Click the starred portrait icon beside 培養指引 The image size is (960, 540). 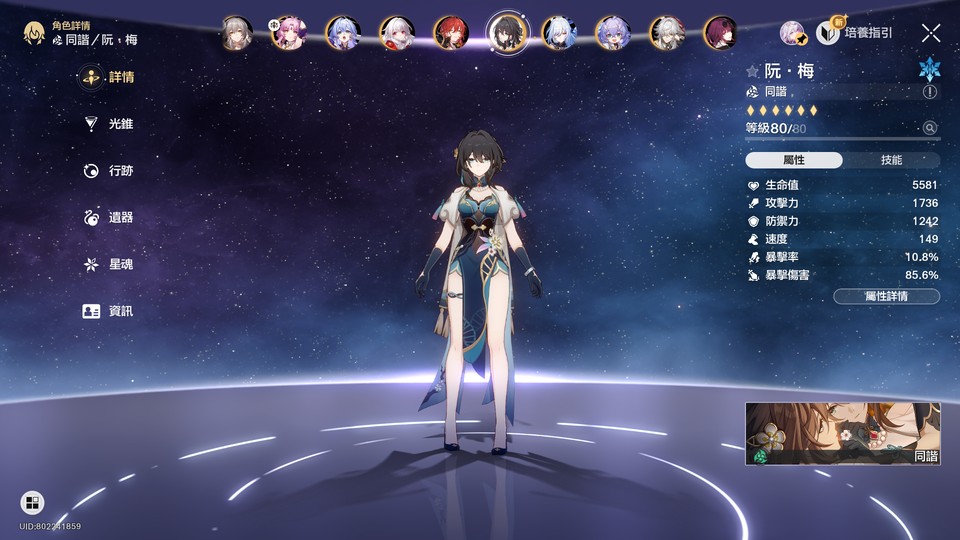point(793,33)
